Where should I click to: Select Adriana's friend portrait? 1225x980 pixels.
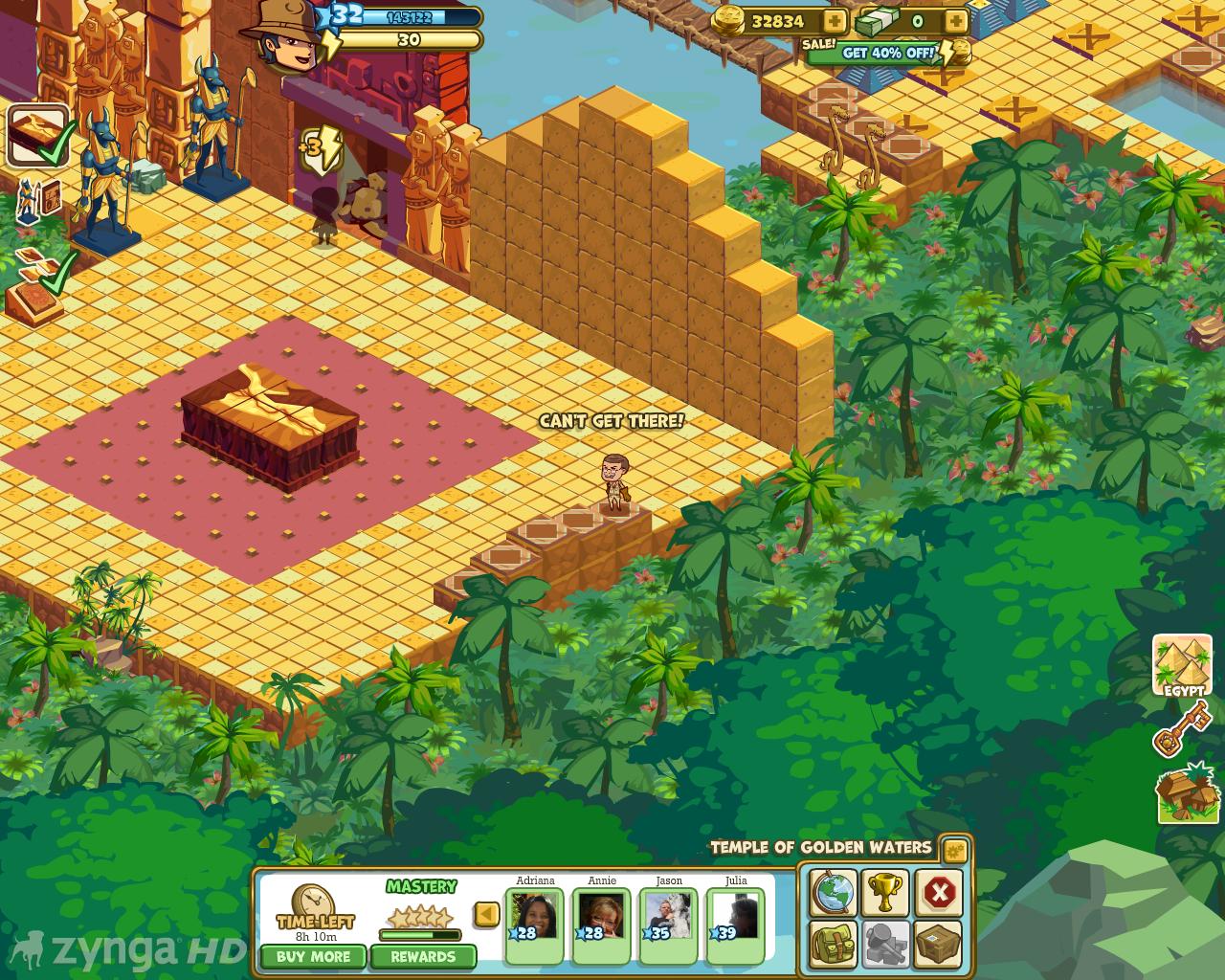click(534, 919)
